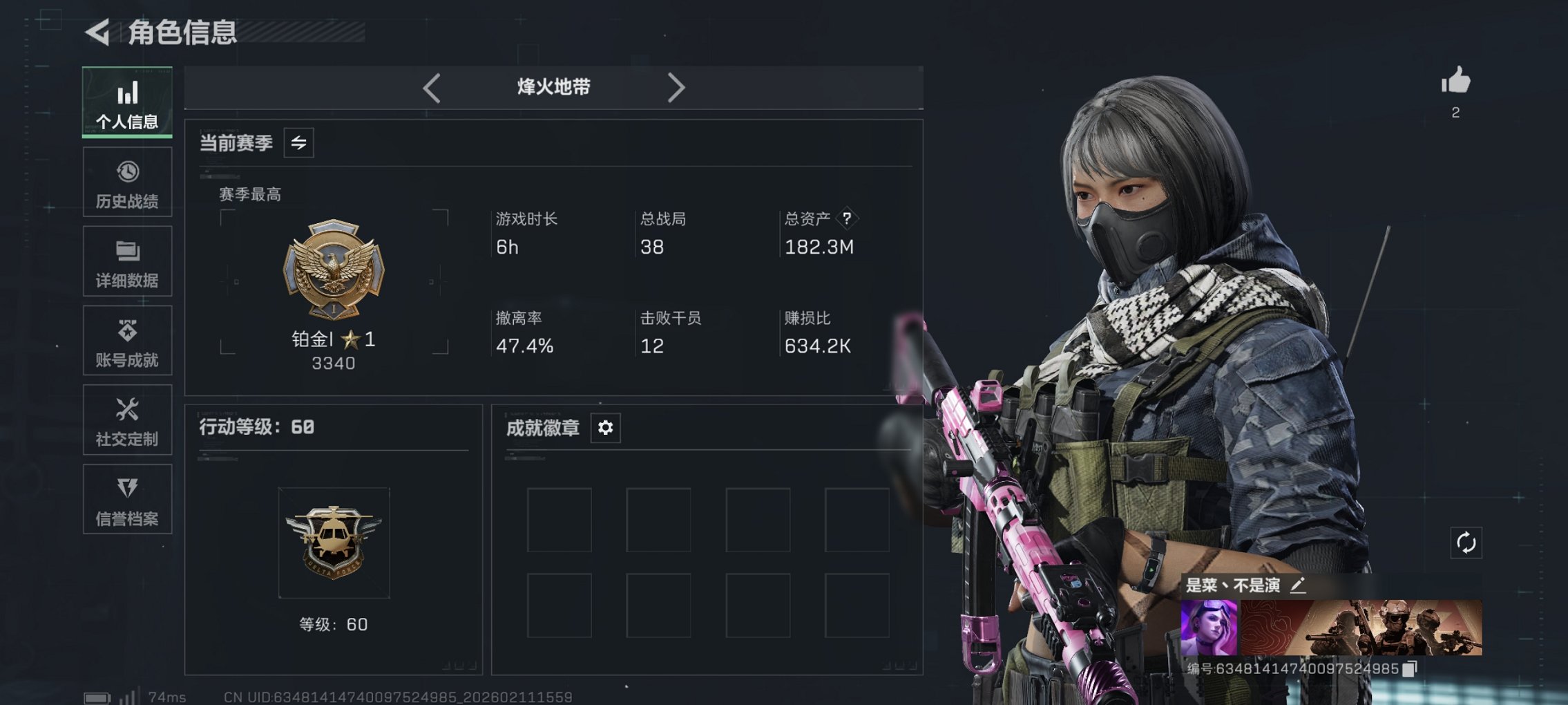Select the helicopter badge under 行动等级
Viewport: 1568px width, 705px height.
[334, 542]
